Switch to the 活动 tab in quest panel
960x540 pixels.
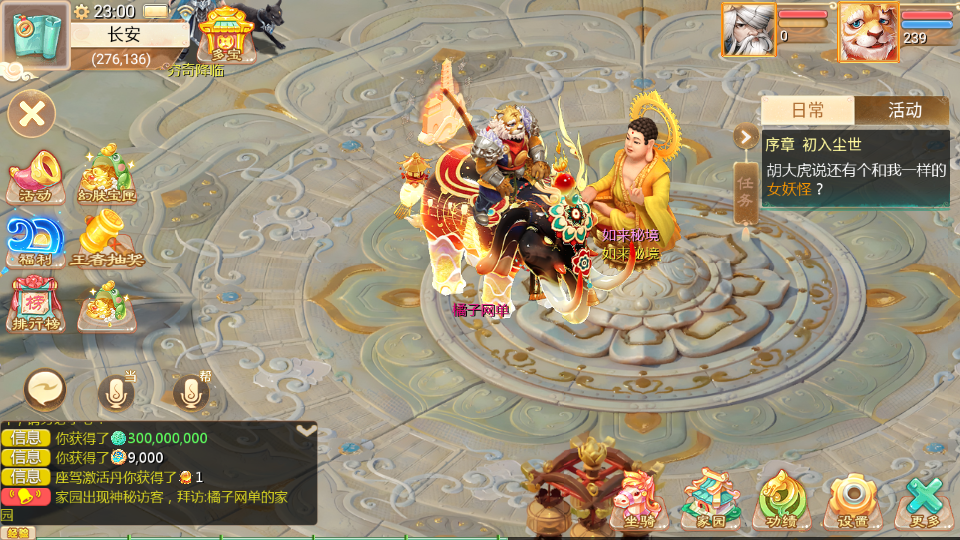904,110
